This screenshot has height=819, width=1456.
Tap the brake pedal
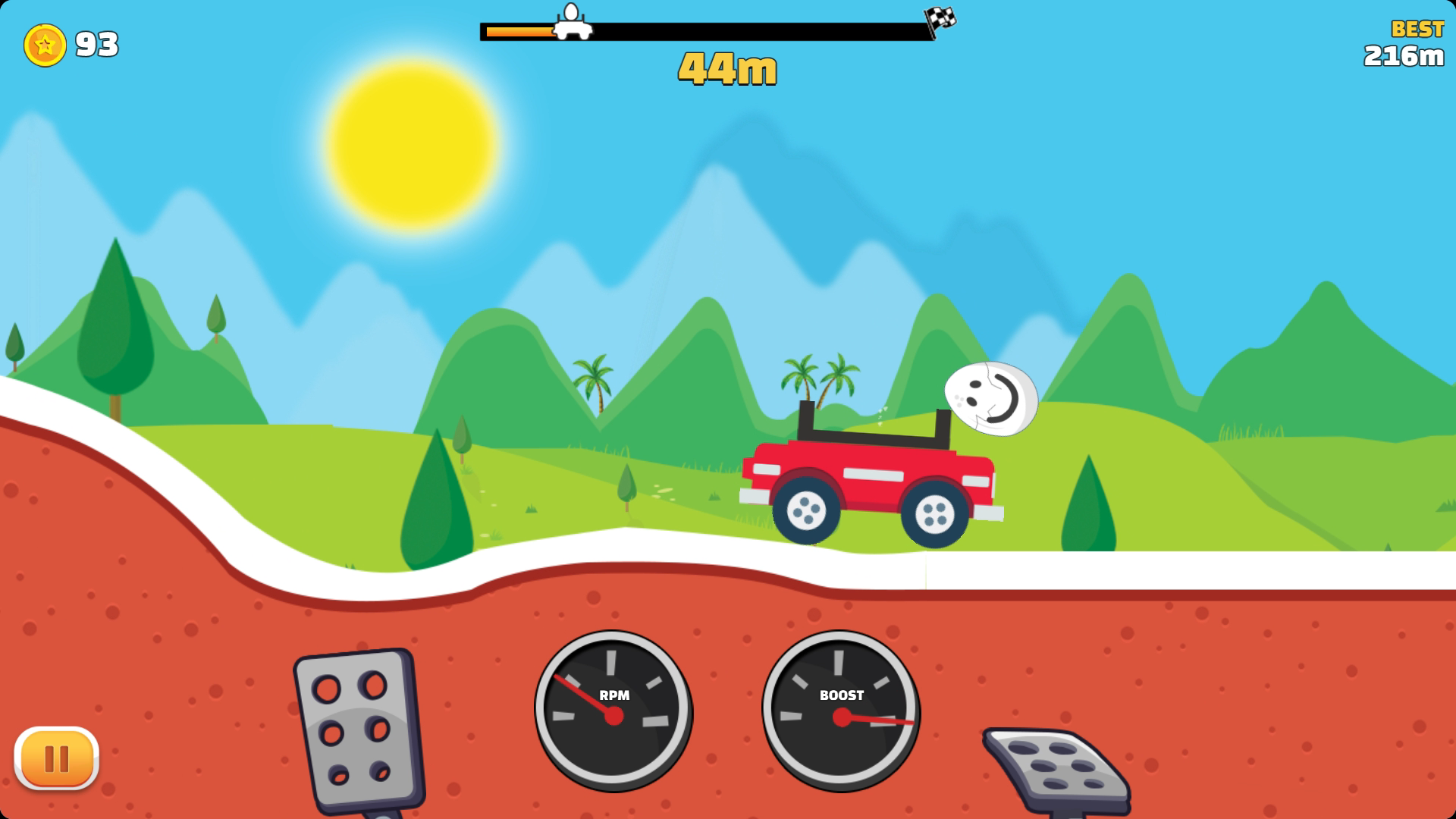pyautogui.click(x=357, y=730)
